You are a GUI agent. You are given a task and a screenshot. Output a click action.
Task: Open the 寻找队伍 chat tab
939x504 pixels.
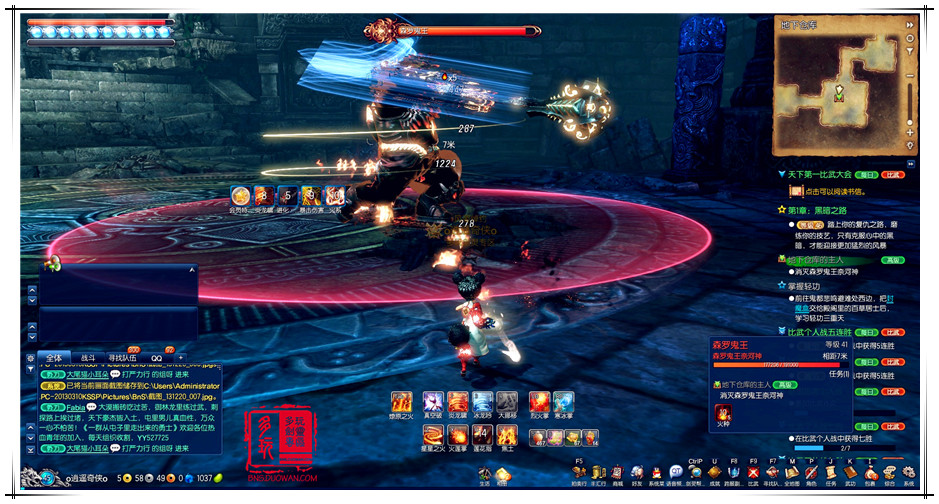(124, 357)
